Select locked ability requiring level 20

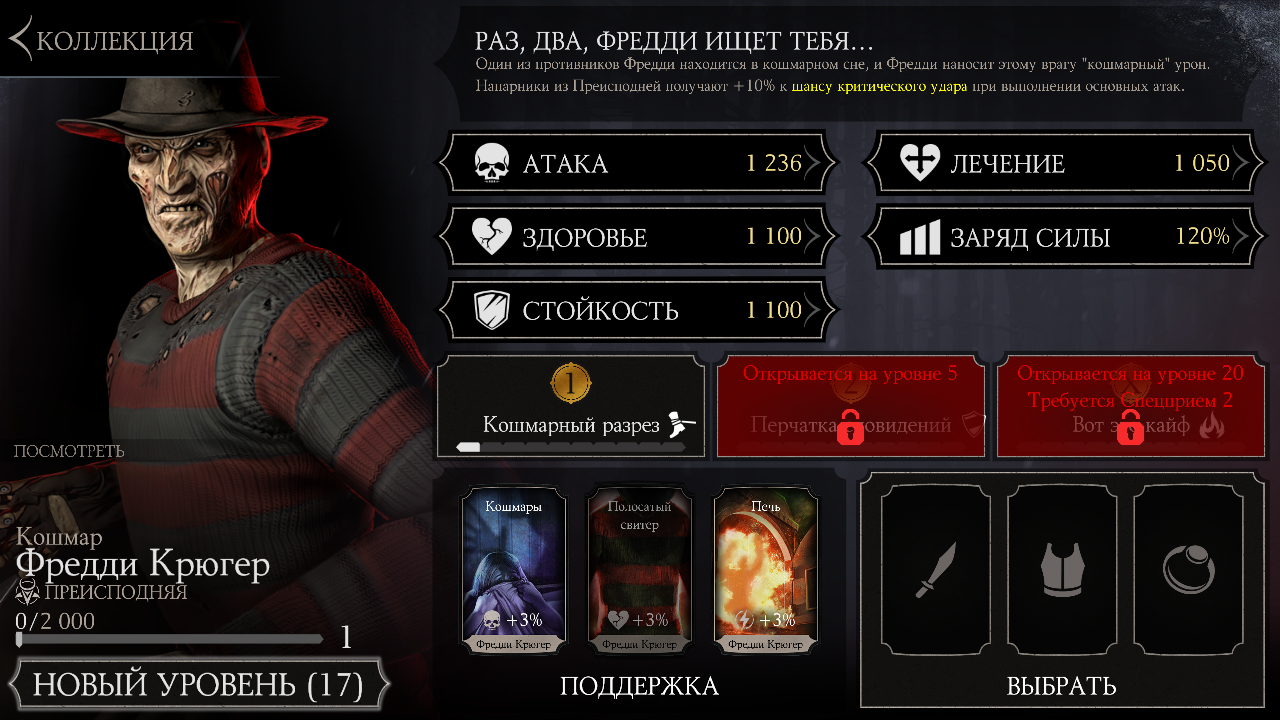point(1131,407)
